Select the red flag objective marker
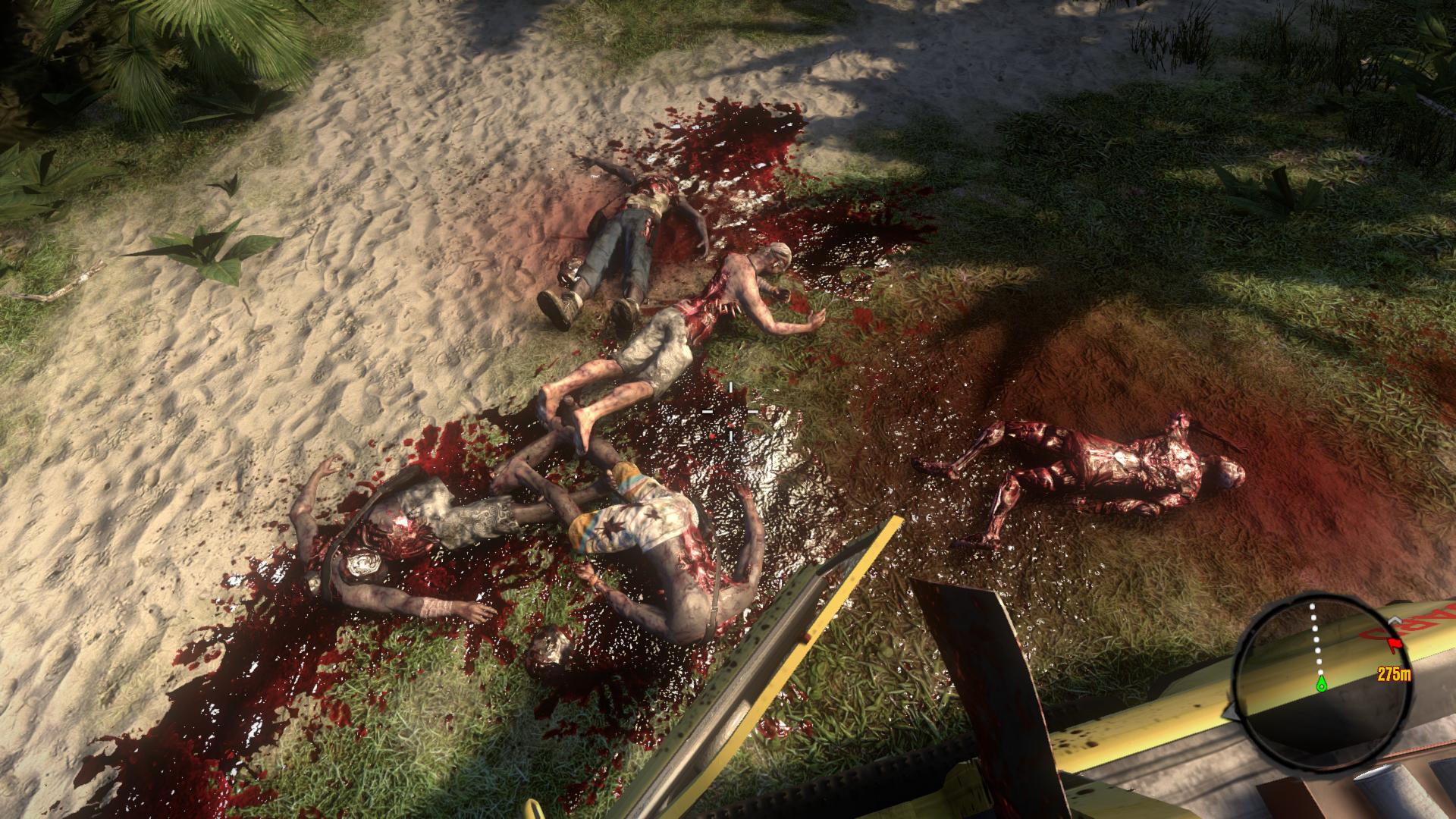 pos(1394,645)
